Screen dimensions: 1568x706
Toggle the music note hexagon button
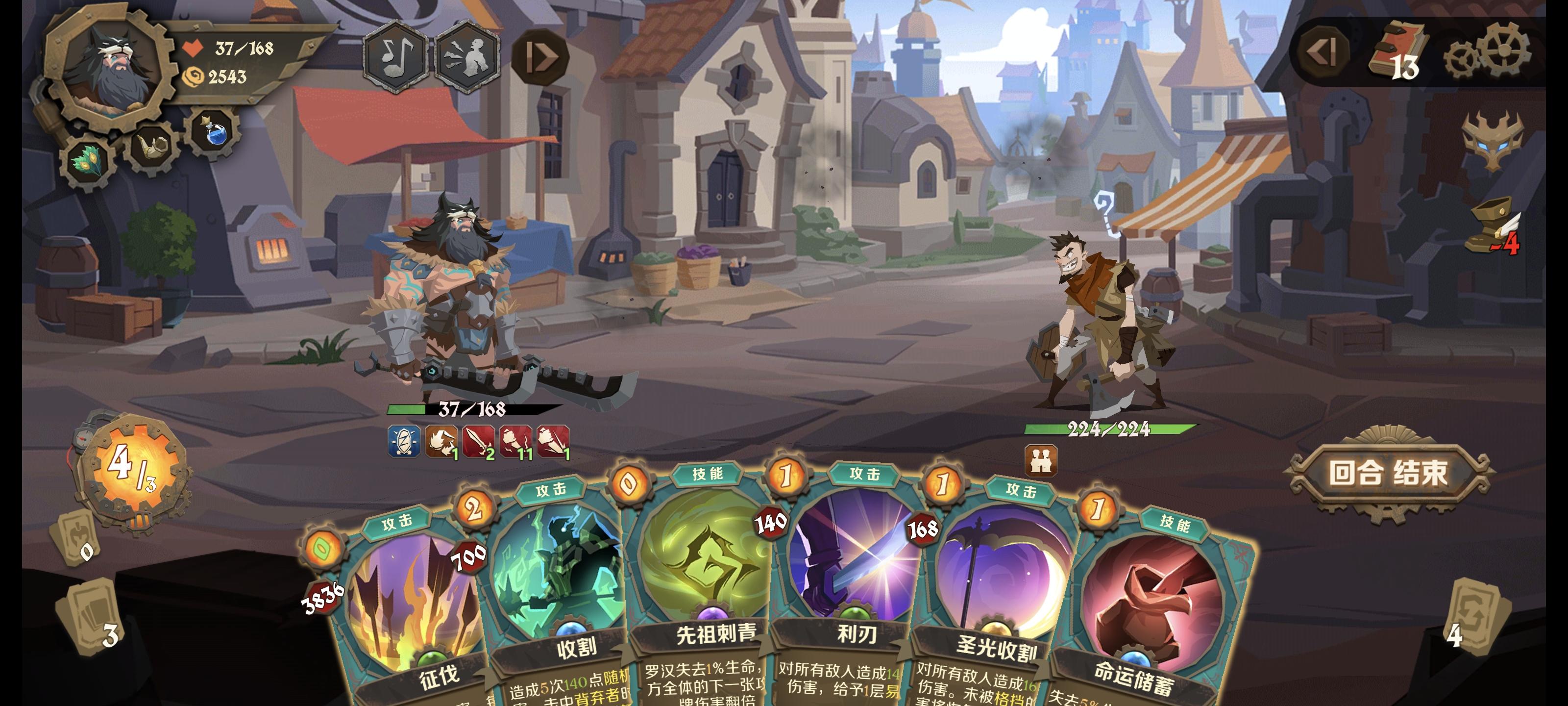tap(396, 58)
